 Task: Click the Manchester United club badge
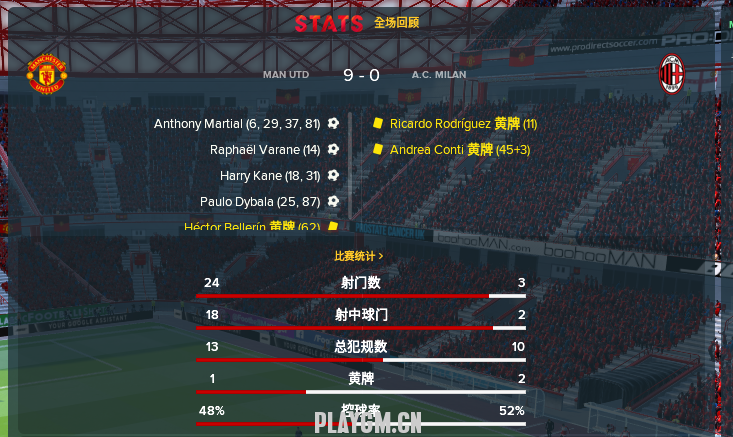(x=46, y=75)
